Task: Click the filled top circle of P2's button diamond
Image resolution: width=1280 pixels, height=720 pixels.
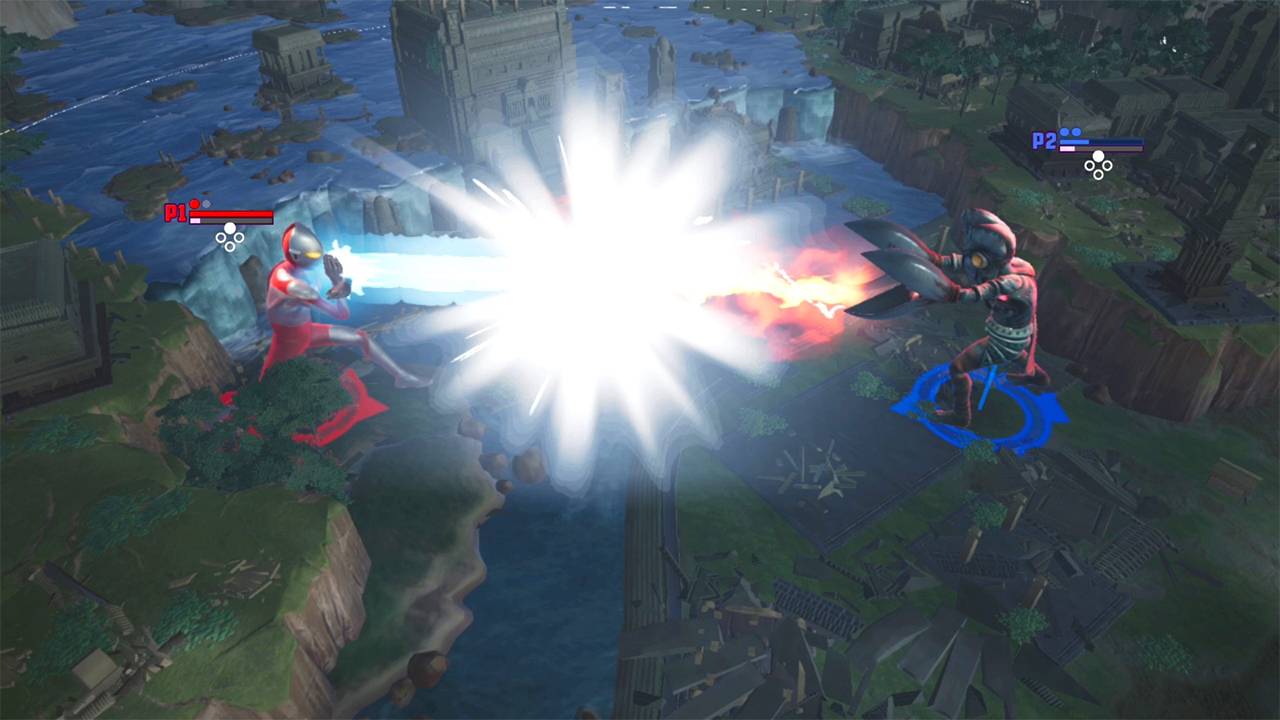Action: pos(1098,156)
